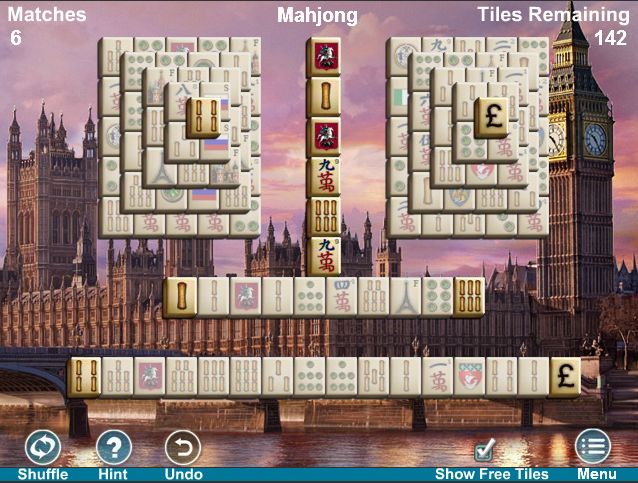Shuffle the remaining tiles
638x483 pixels.
tap(42, 447)
